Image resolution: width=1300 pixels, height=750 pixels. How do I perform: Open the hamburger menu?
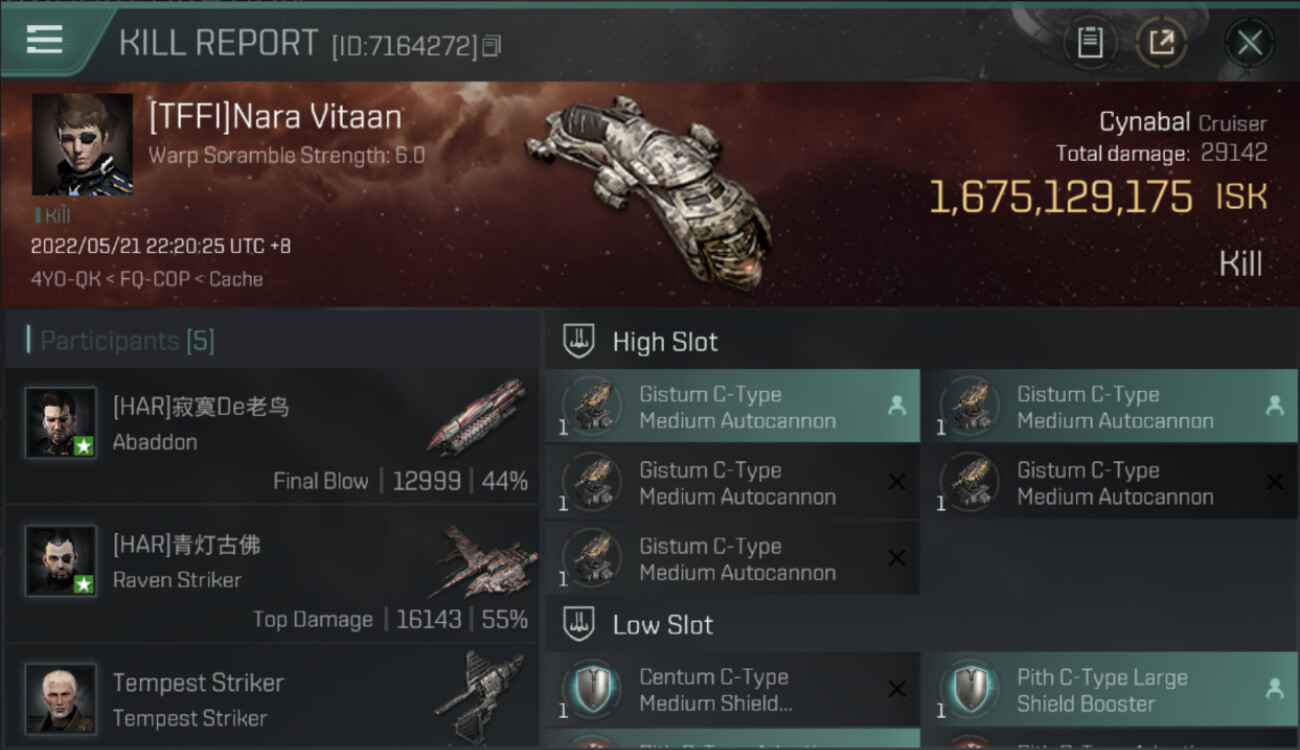(45, 40)
